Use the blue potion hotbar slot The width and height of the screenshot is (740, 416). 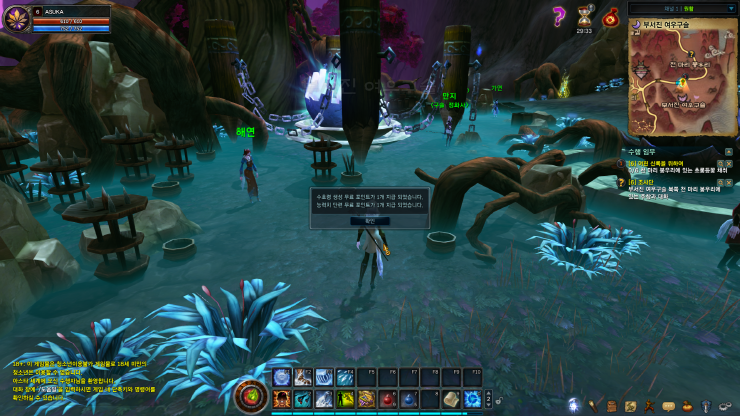(410, 399)
